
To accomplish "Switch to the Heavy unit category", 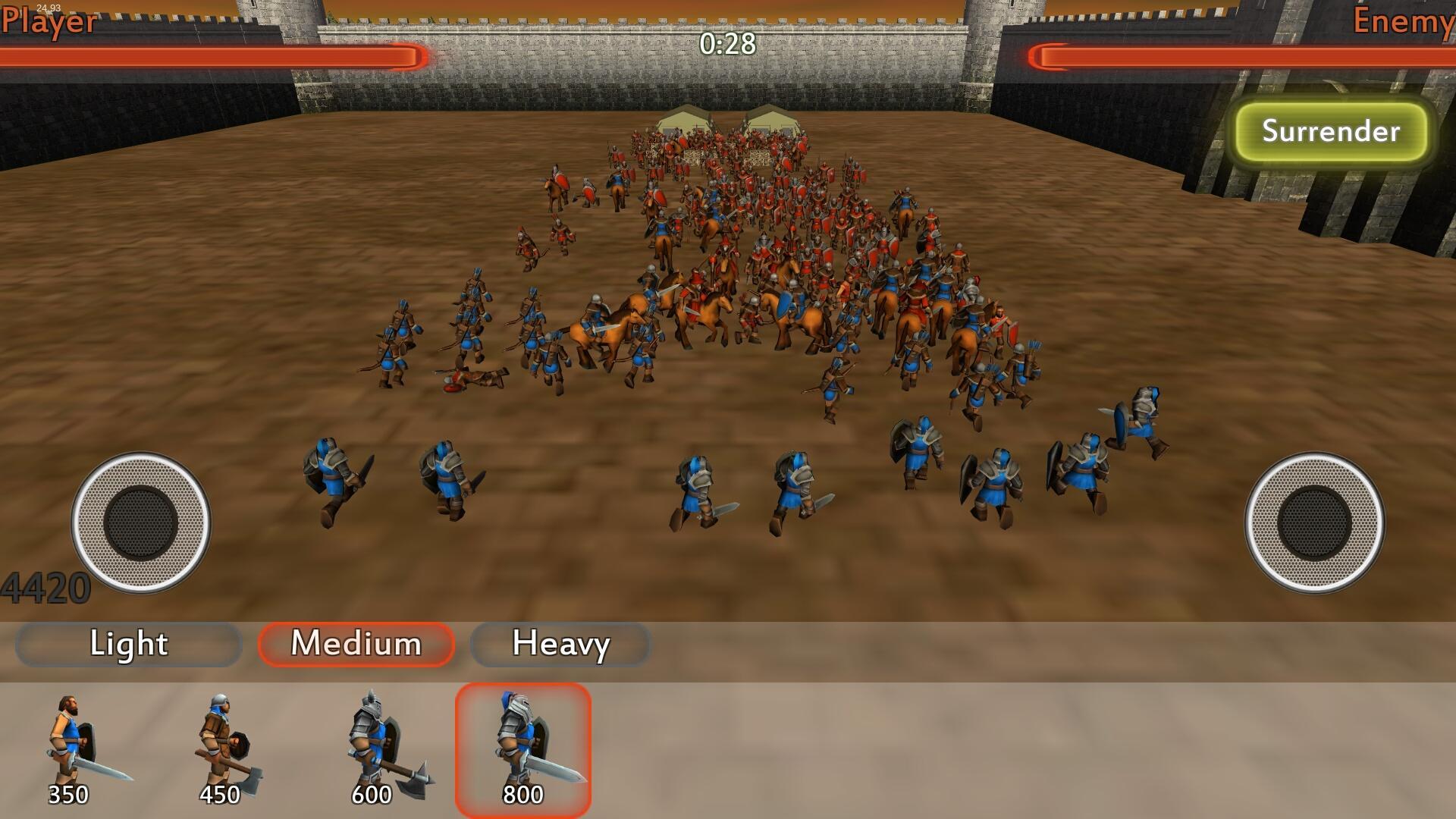I will 560,645.
